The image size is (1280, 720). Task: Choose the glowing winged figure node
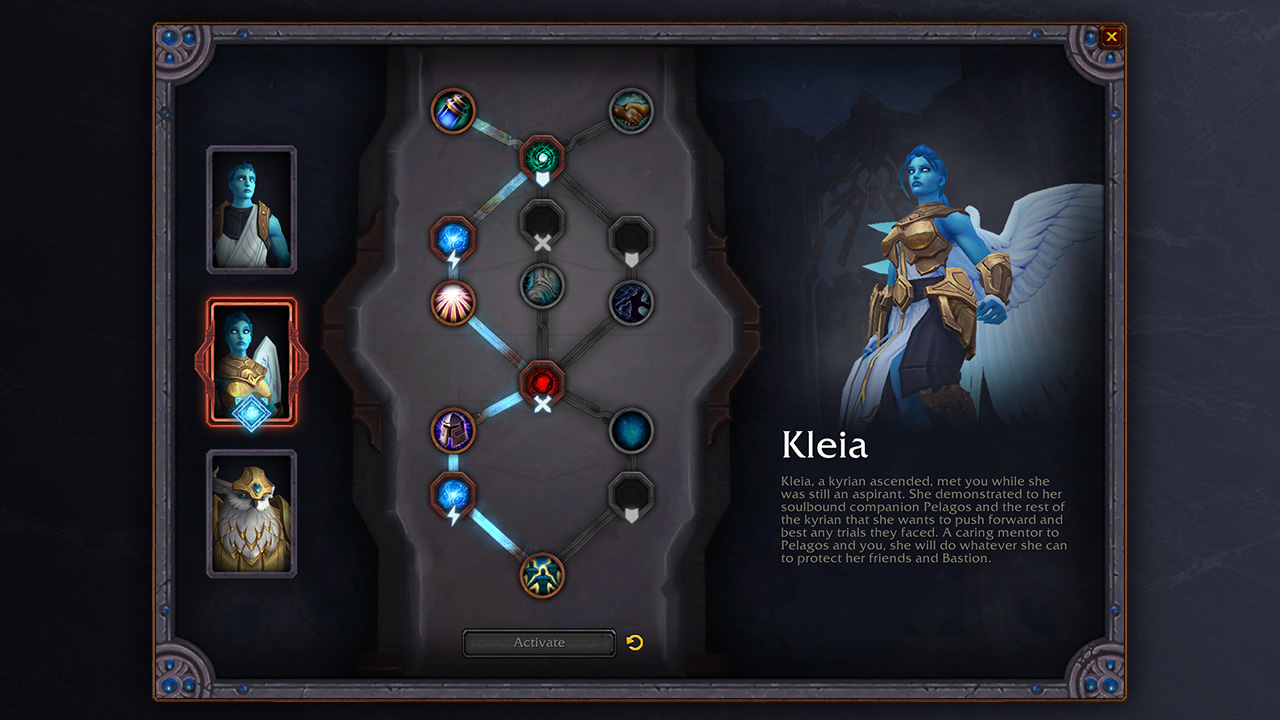[x=542, y=575]
